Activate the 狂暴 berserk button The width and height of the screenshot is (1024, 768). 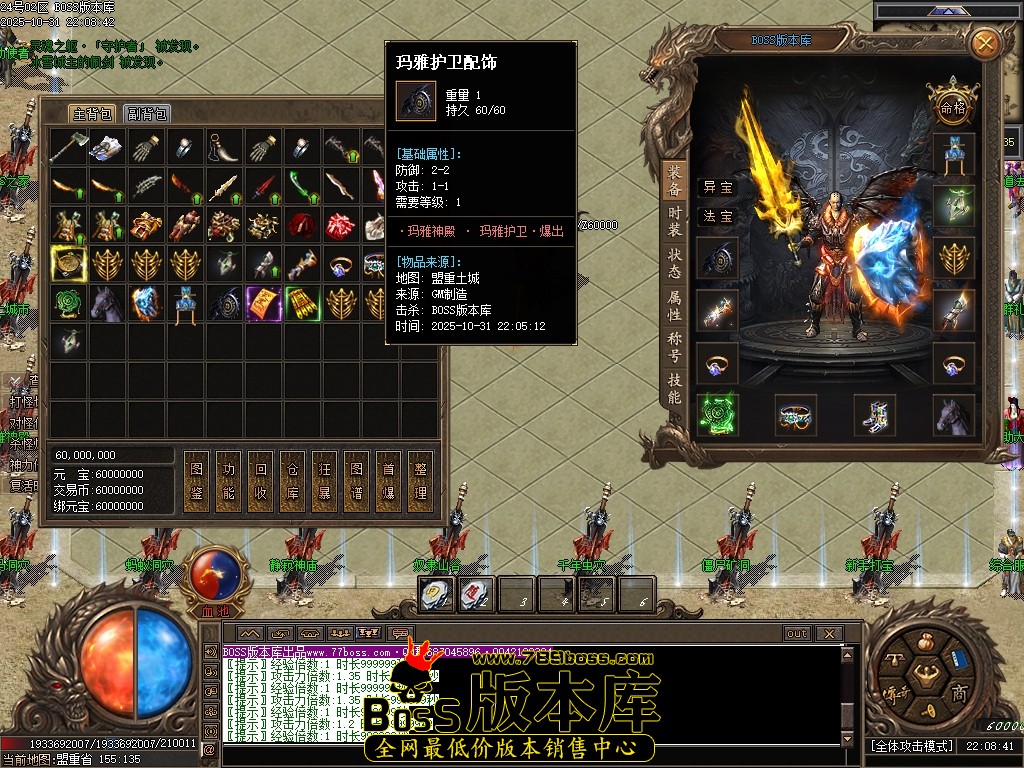325,481
